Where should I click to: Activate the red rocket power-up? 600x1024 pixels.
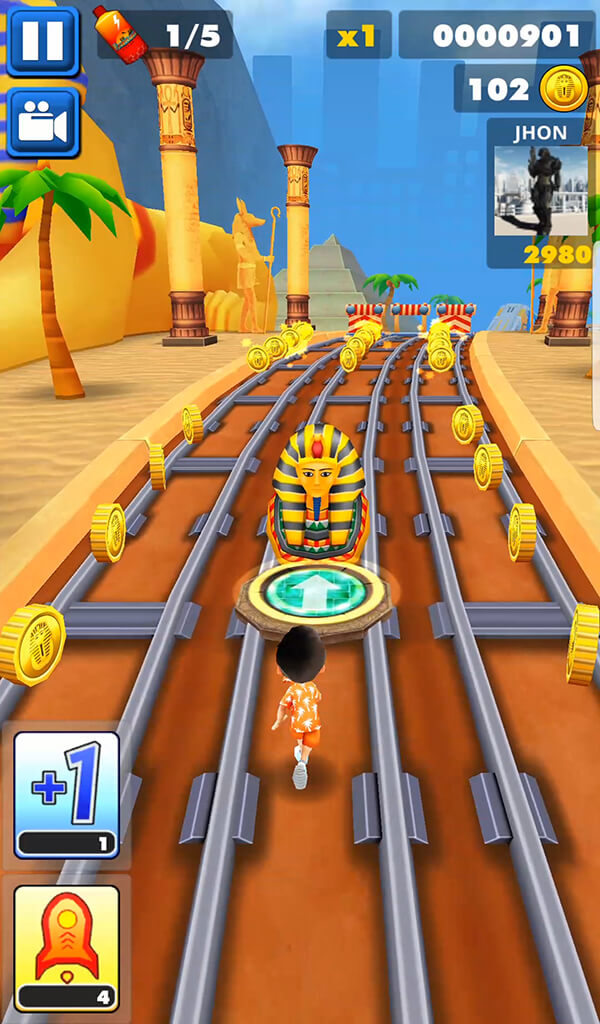[x=66, y=947]
